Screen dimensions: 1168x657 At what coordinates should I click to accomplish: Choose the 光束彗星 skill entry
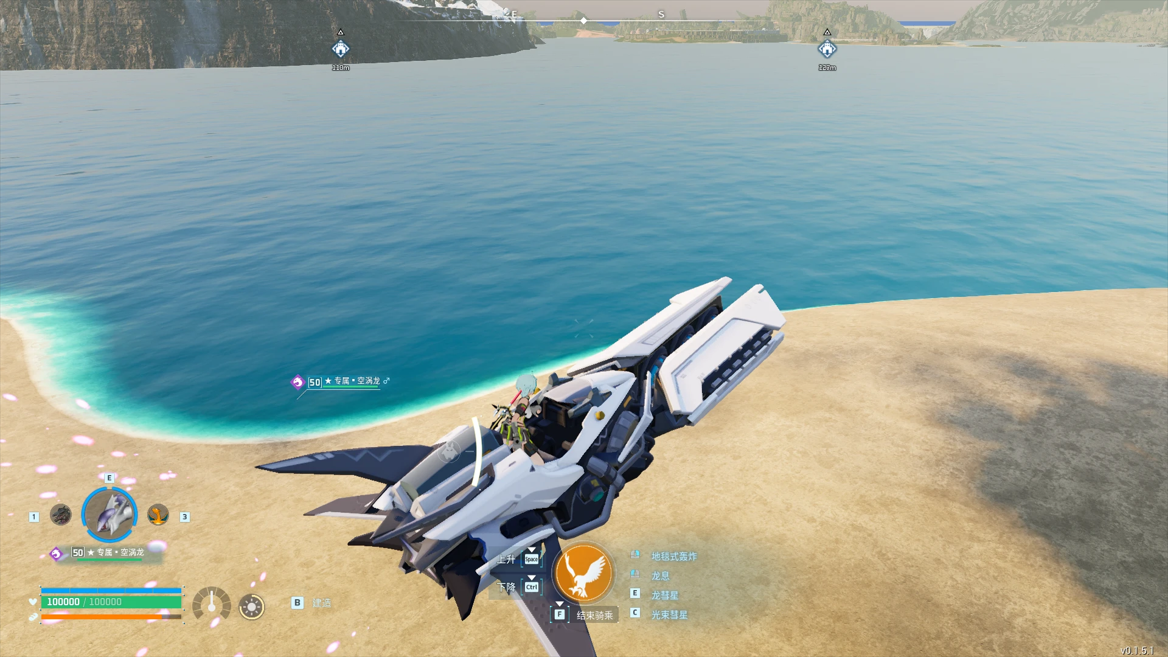pyautogui.click(x=669, y=615)
